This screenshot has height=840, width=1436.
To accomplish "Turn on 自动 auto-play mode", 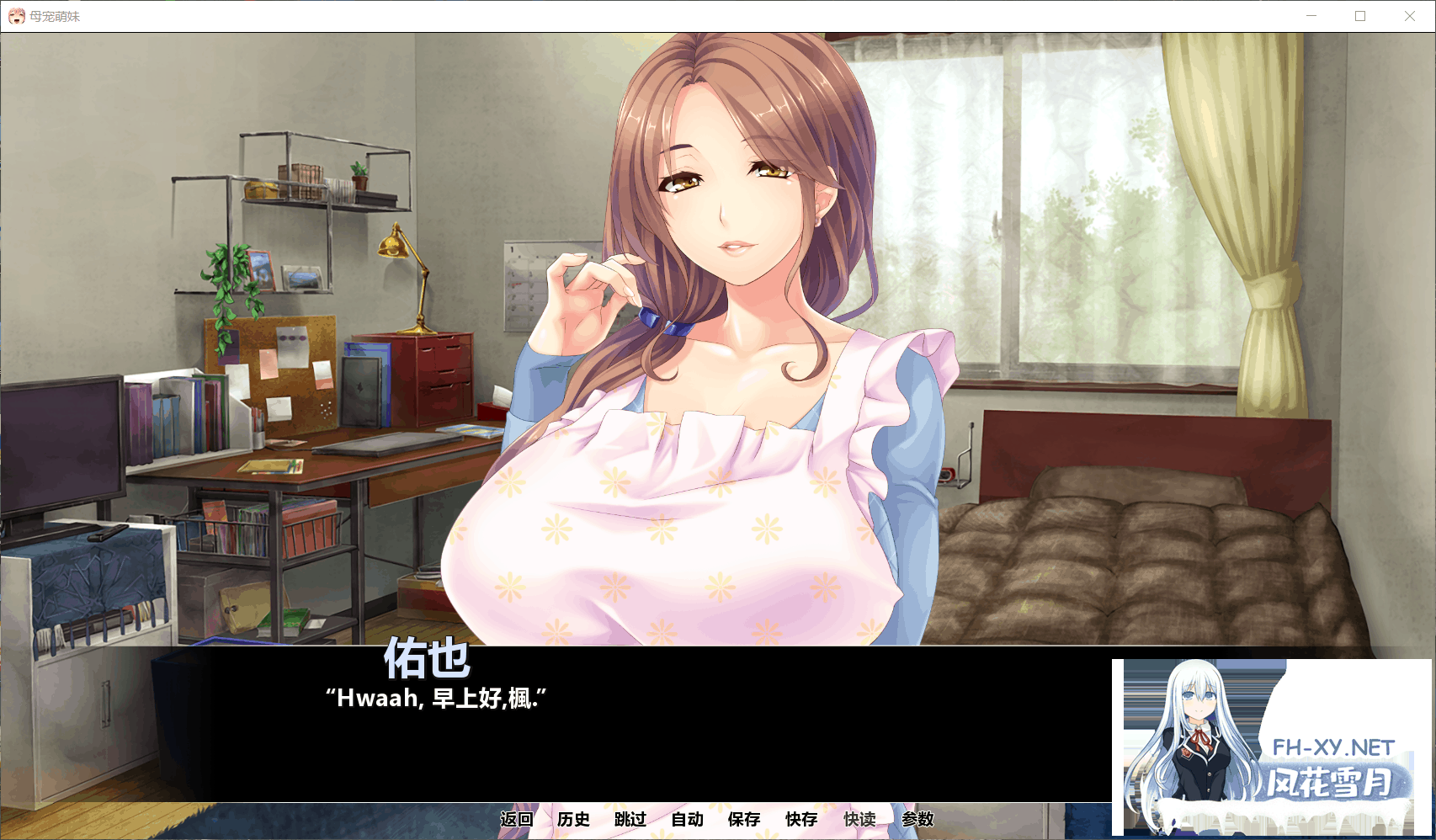I will click(x=687, y=819).
